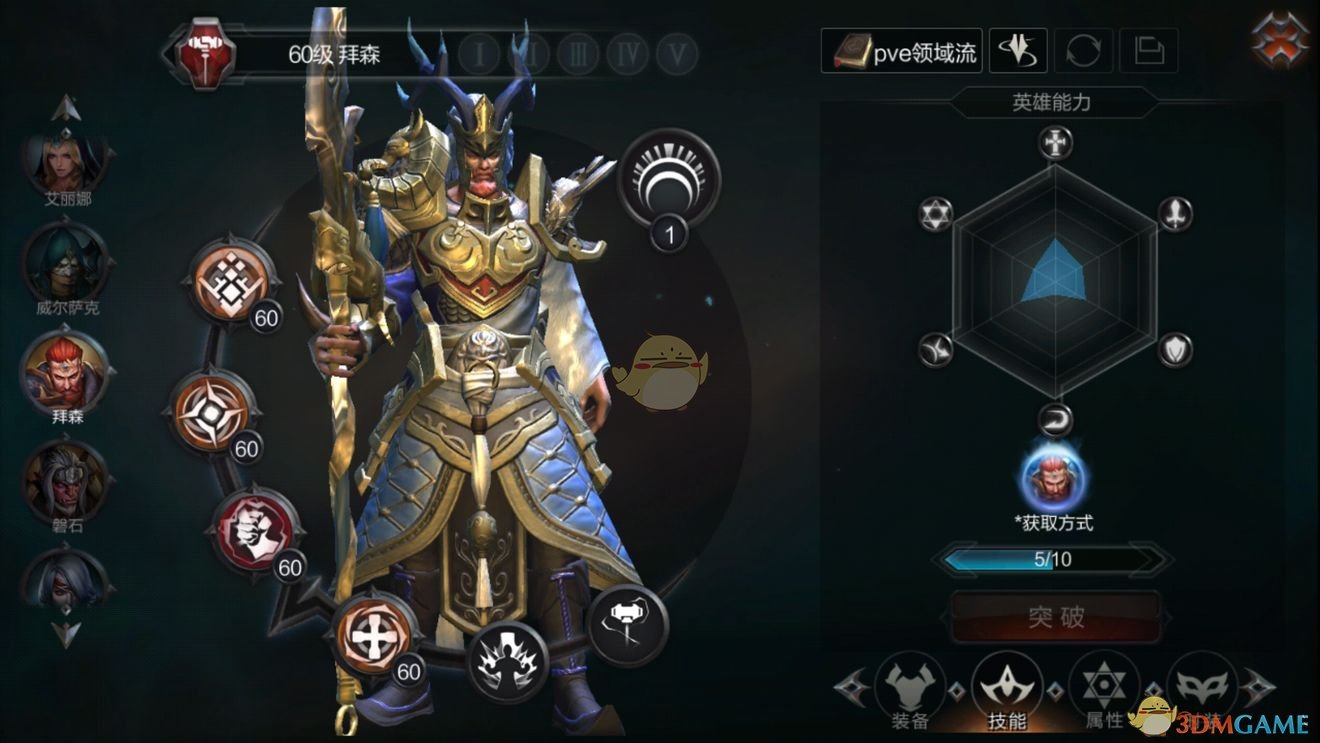
Task: Open the 技能 skills tab
Action: pyautogui.click(x=1007, y=692)
